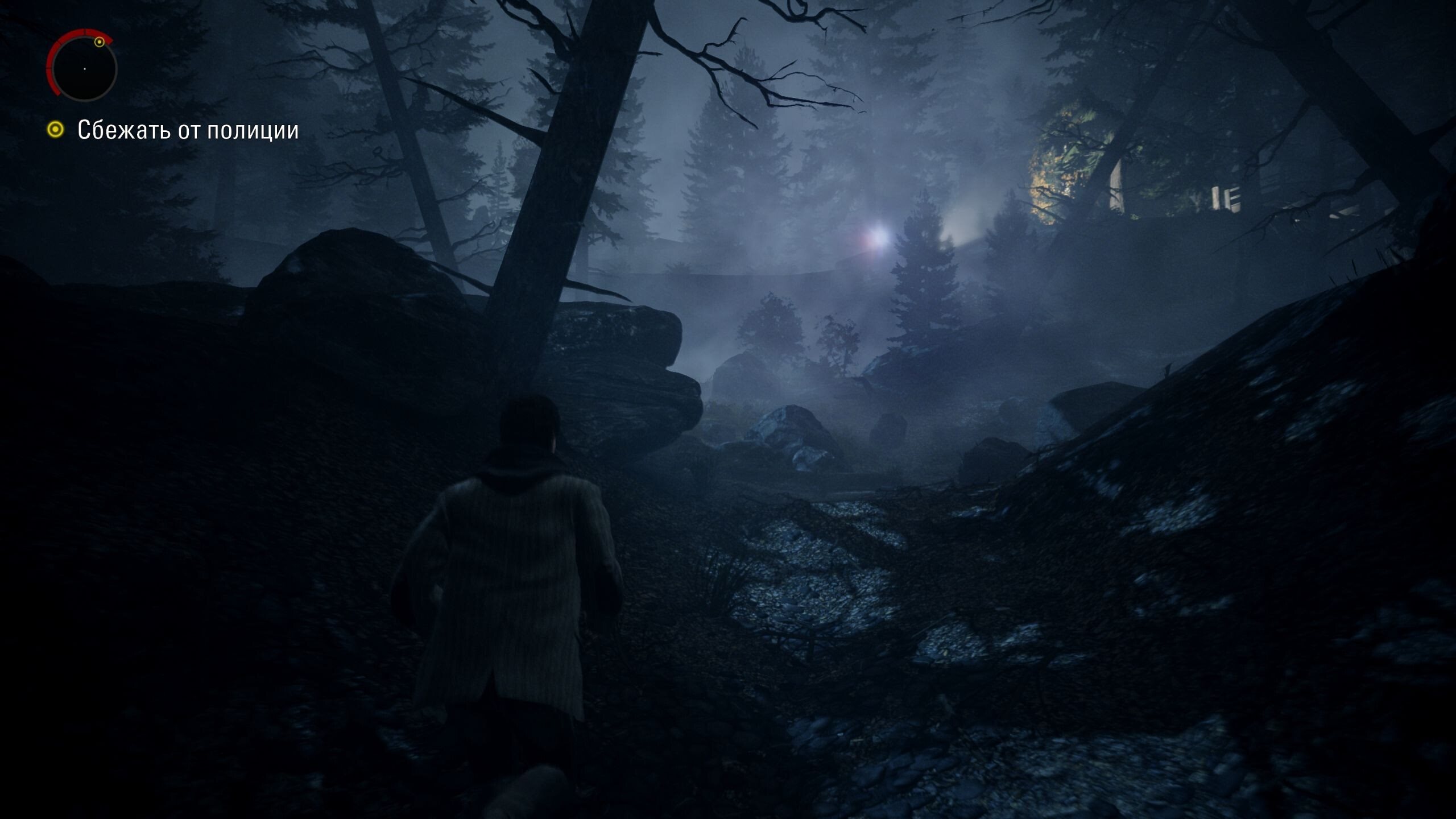Click the yellow objective bullet icon
This screenshot has height=819, width=1456.
(56, 130)
